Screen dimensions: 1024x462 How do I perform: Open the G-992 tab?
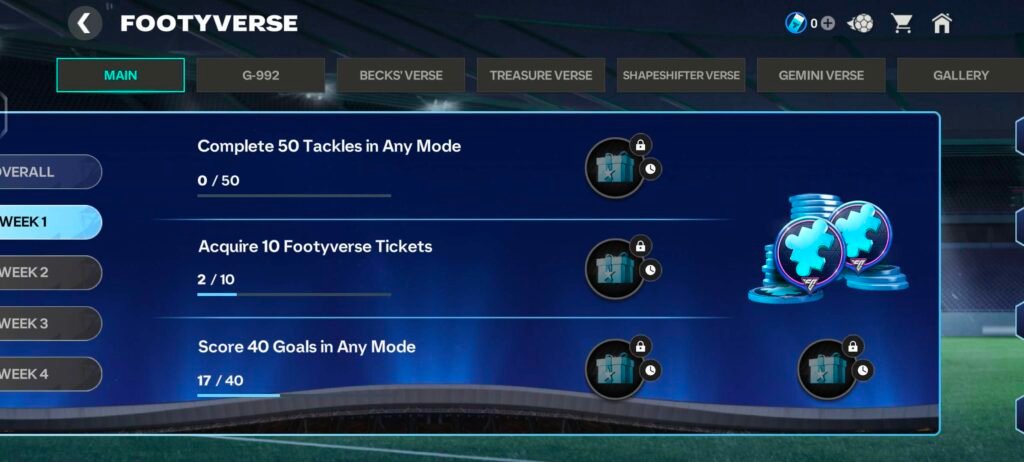pyautogui.click(x=260, y=75)
